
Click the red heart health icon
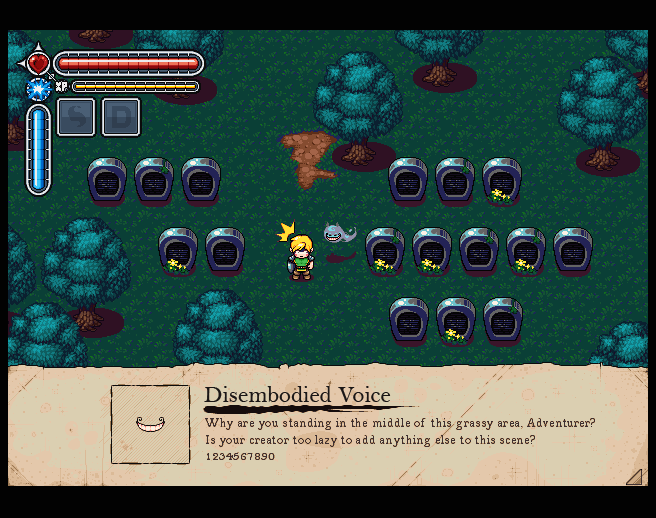38,63
